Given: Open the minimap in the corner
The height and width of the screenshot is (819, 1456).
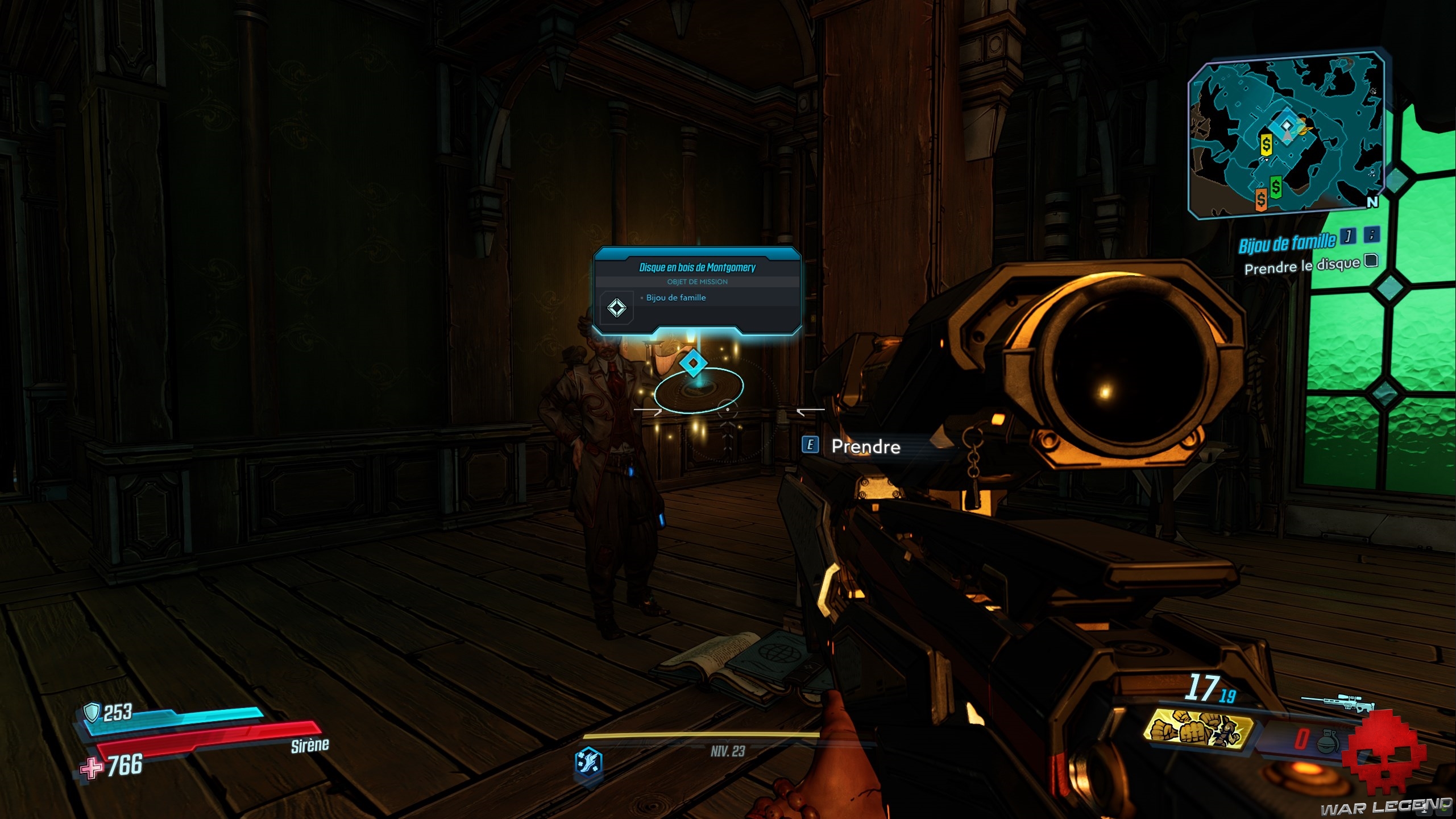Looking at the screenshot, I should [1286, 135].
